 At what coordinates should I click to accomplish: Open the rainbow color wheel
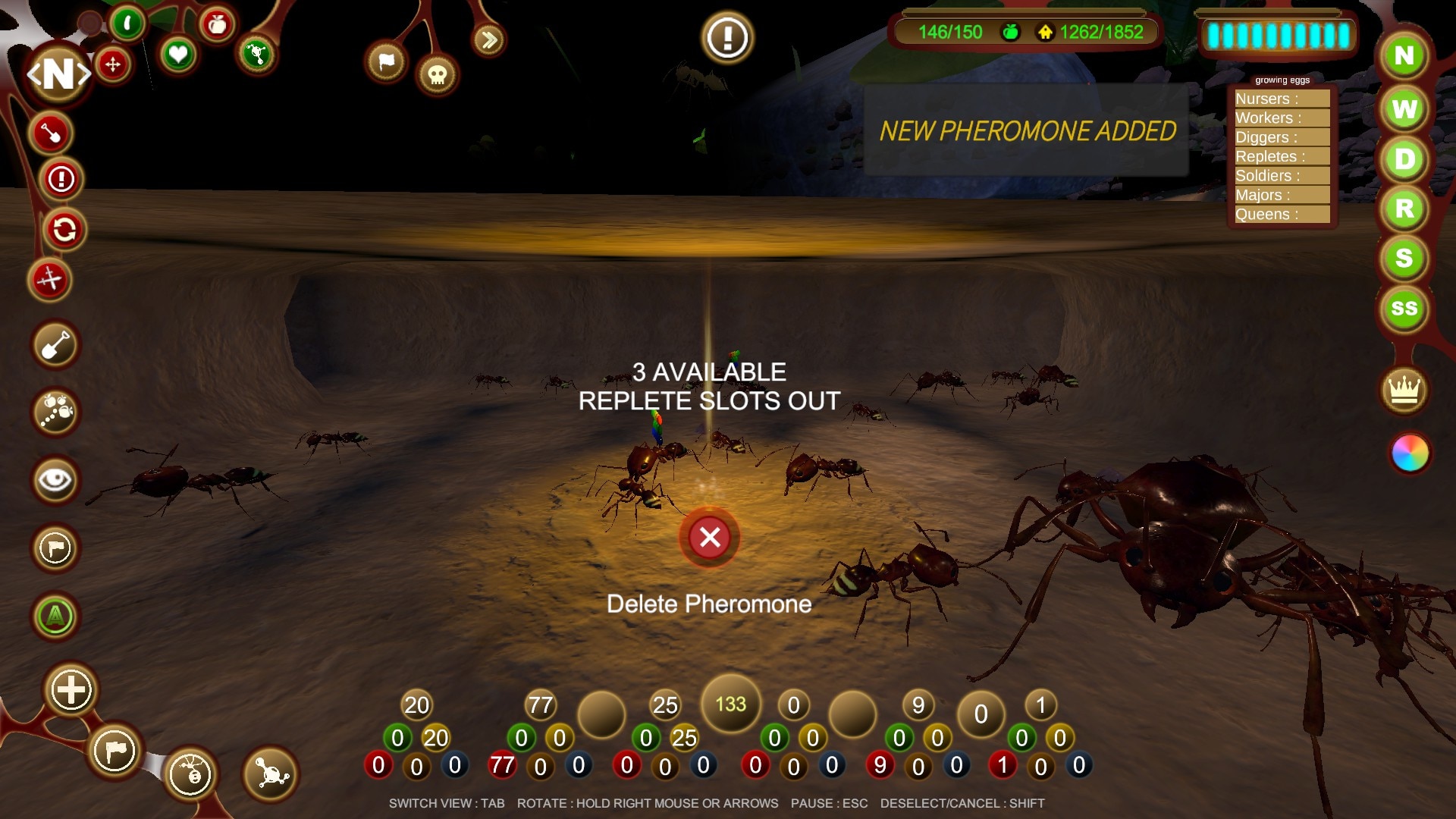coord(1410,453)
